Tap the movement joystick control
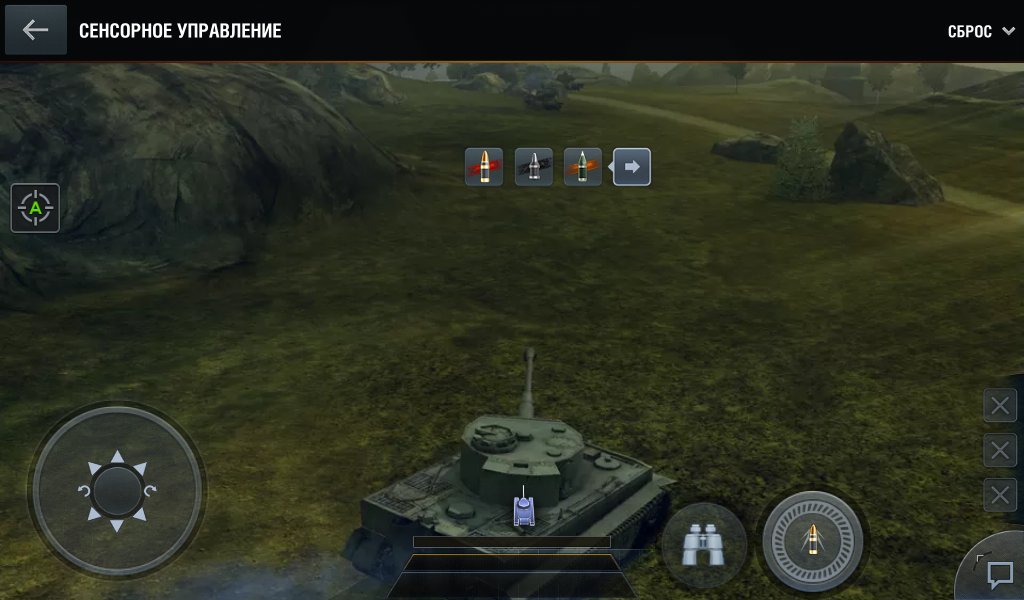The height and width of the screenshot is (600, 1024). tap(117, 490)
